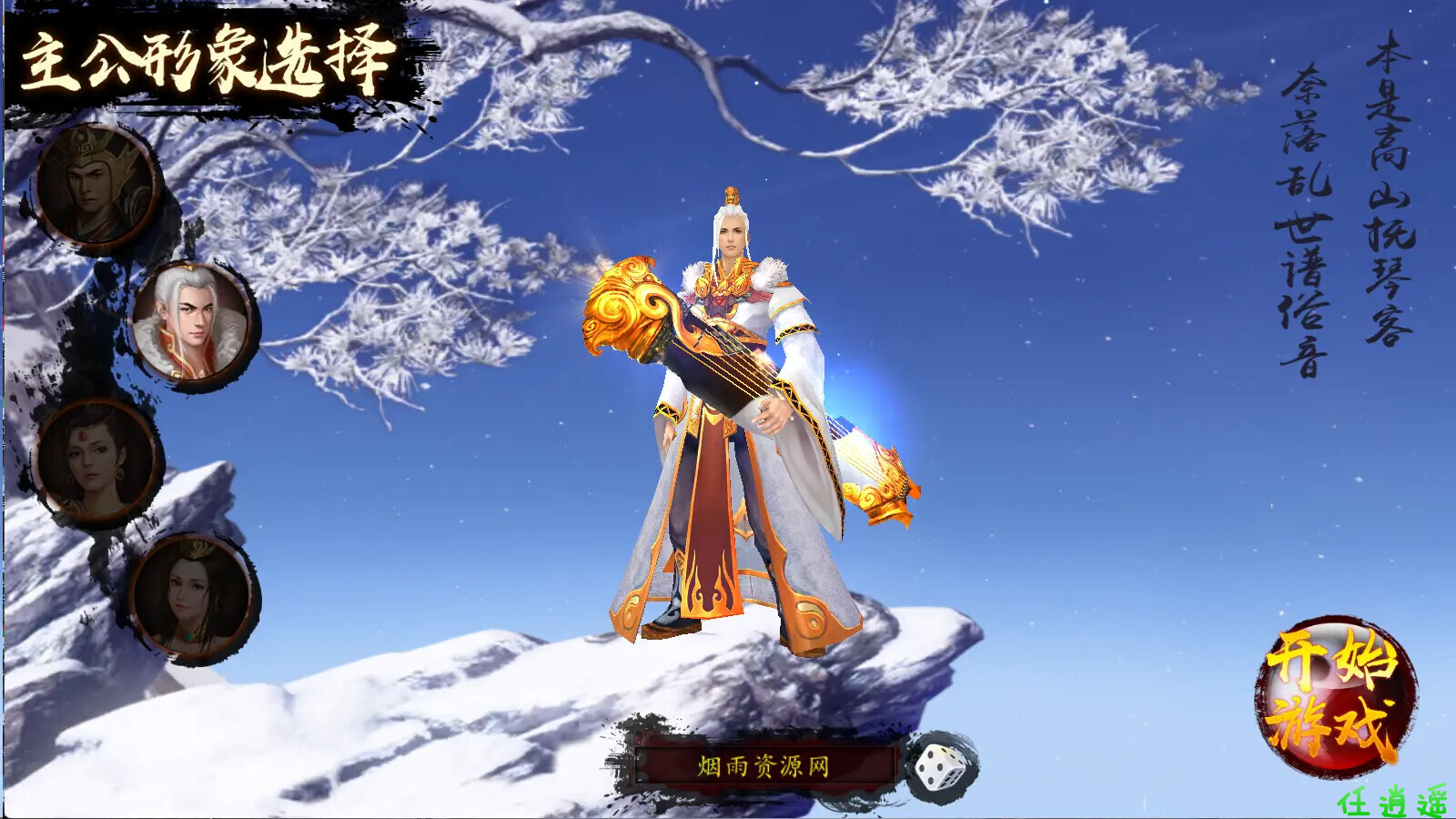The image size is (1456, 819).
Task: Select the dark-haired woman with green necklace
Action: pyautogui.click(x=193, y=596)
